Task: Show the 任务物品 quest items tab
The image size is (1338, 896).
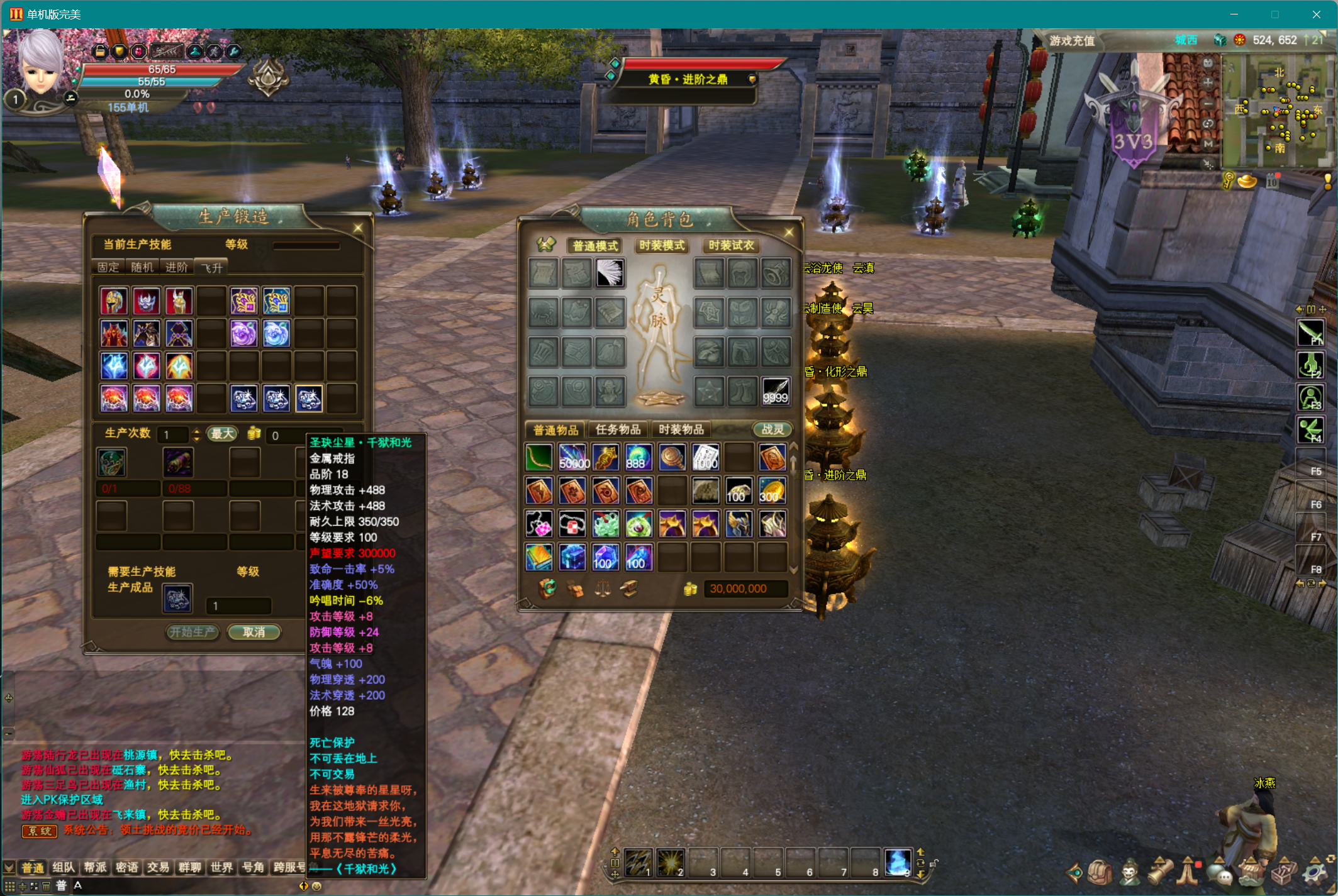Action: [618, 429]
